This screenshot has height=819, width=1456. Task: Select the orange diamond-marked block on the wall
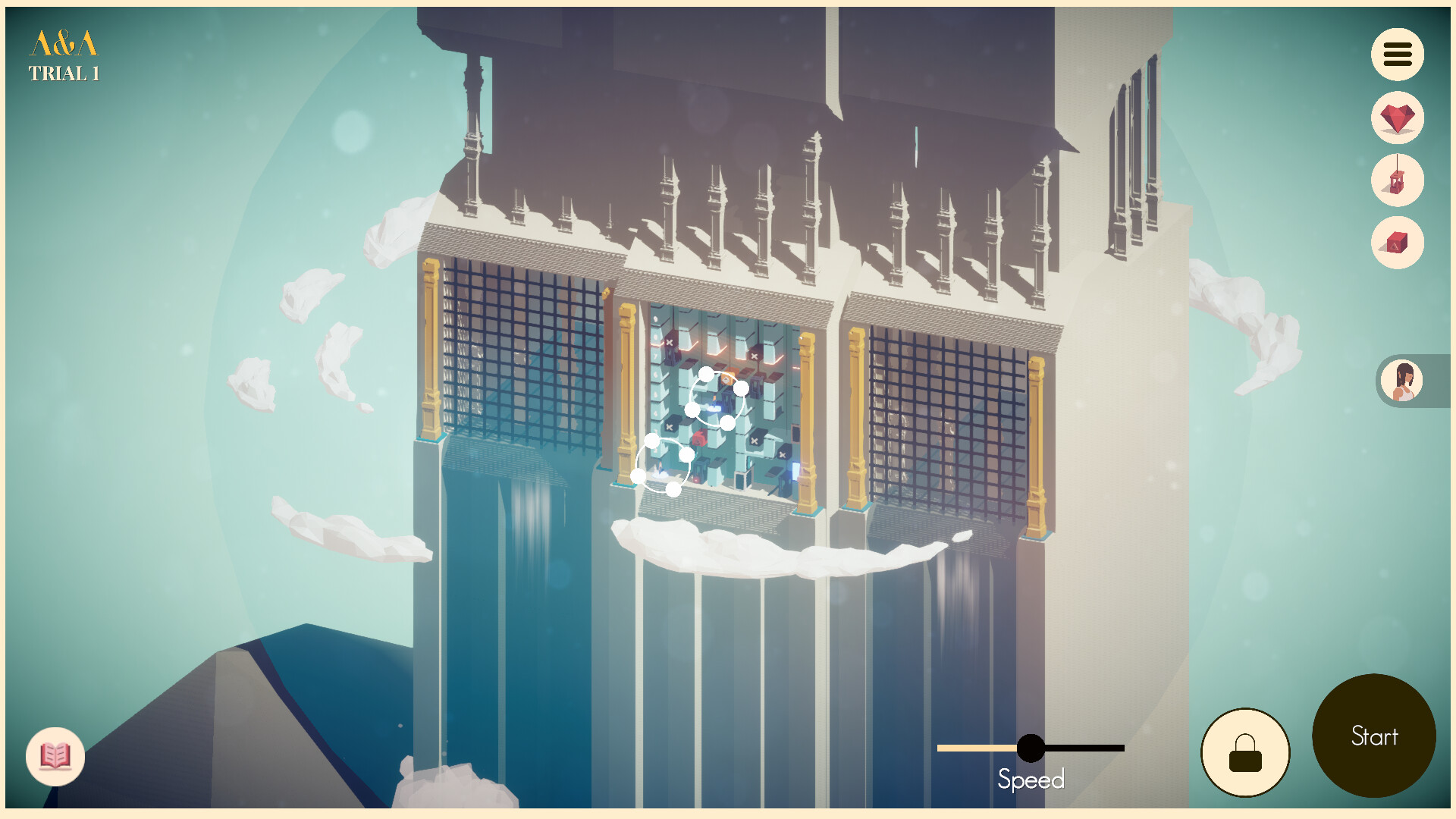(x=727, y=378)
